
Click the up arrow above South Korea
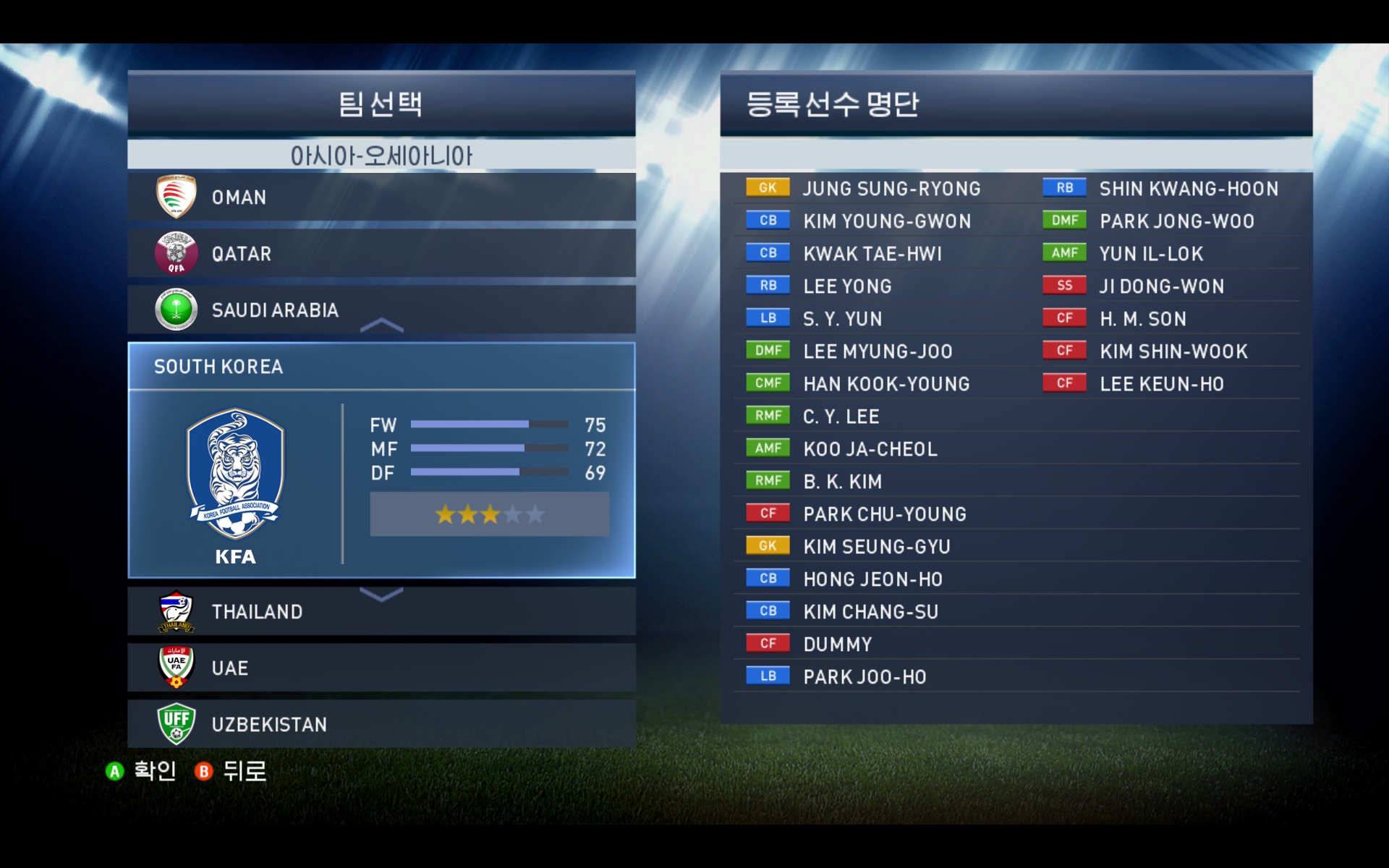point(381,325)
